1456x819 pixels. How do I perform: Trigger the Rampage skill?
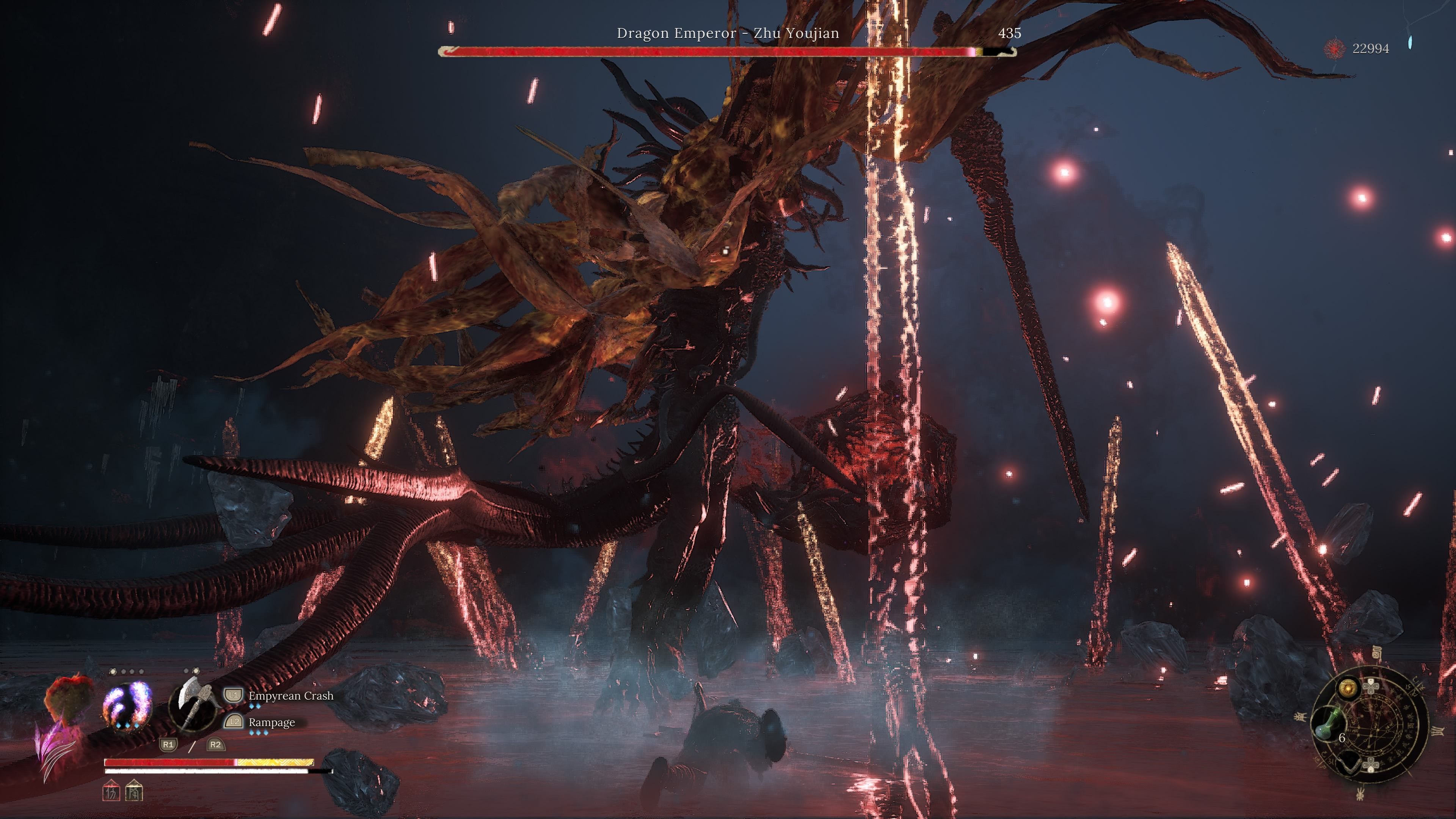[x=271, y=722]
